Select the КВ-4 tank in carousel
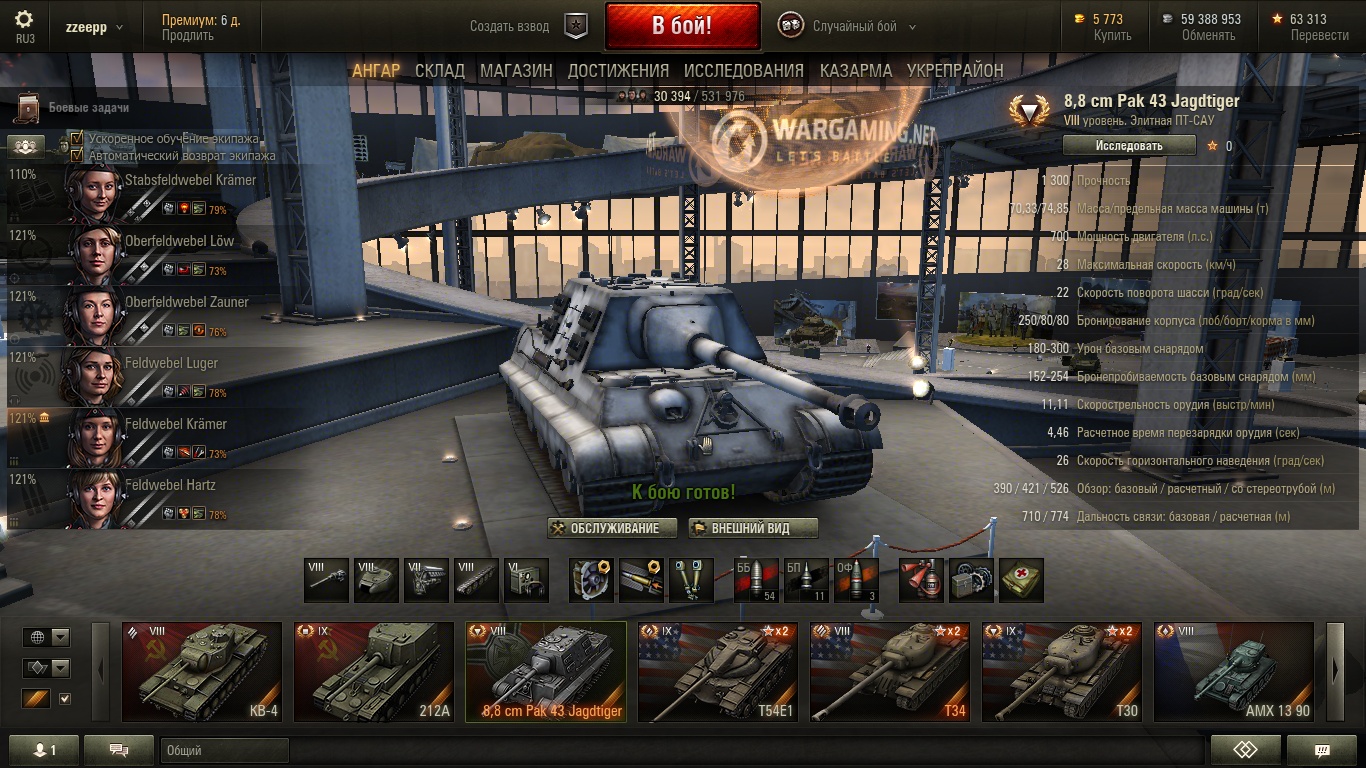Image resolution: width=1366 pixels, height=768 pixels. [204, 672]
